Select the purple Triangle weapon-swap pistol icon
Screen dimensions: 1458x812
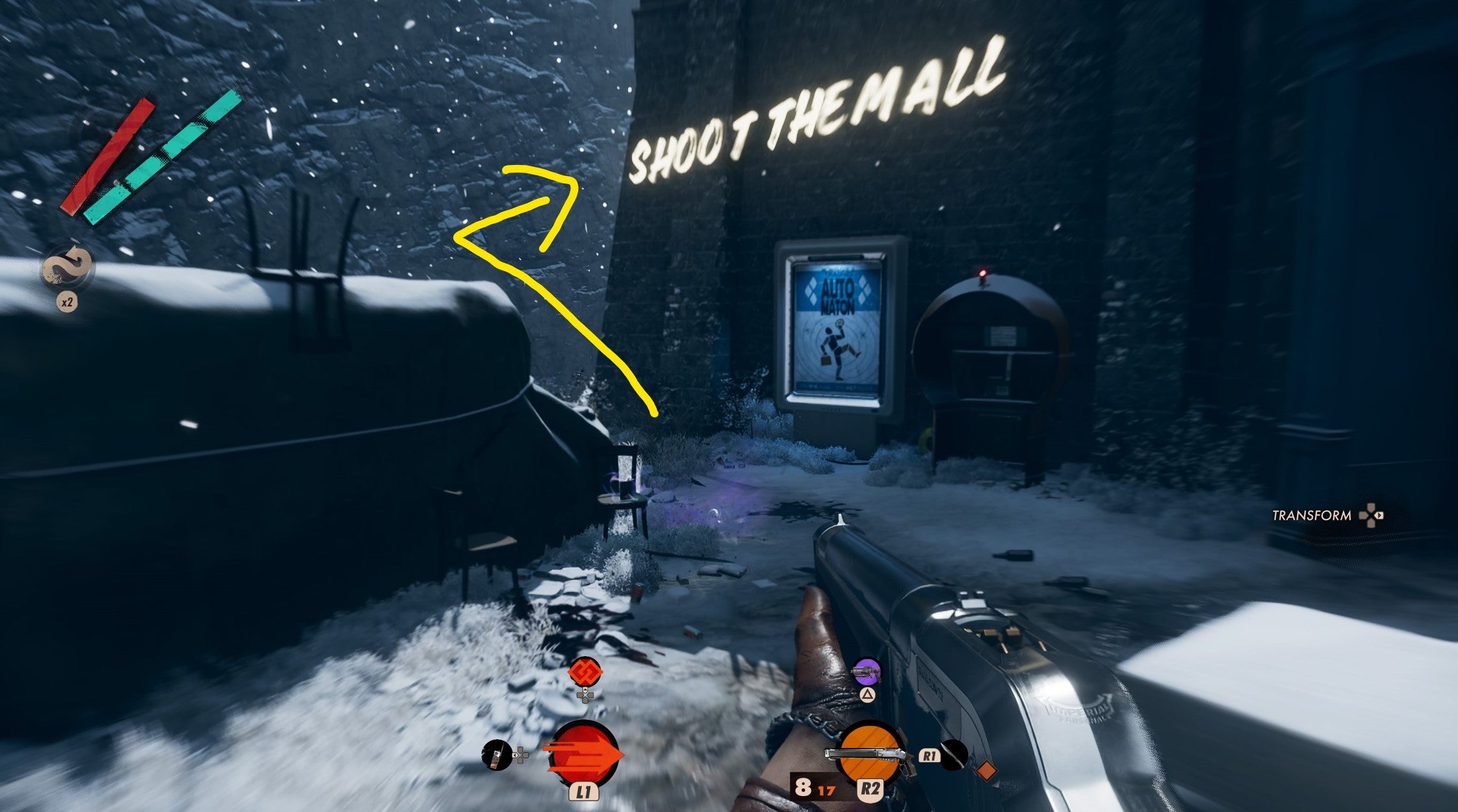867,672
